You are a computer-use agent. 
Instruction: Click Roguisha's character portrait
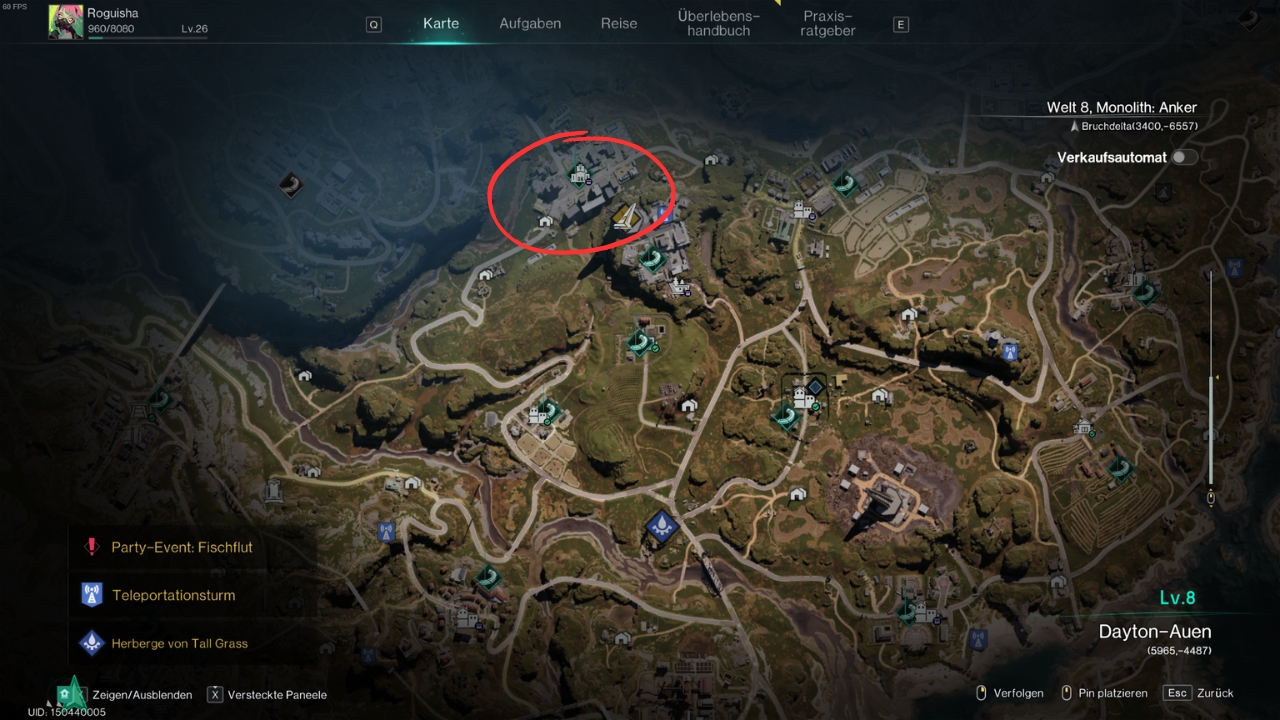(x=66, y=22)
